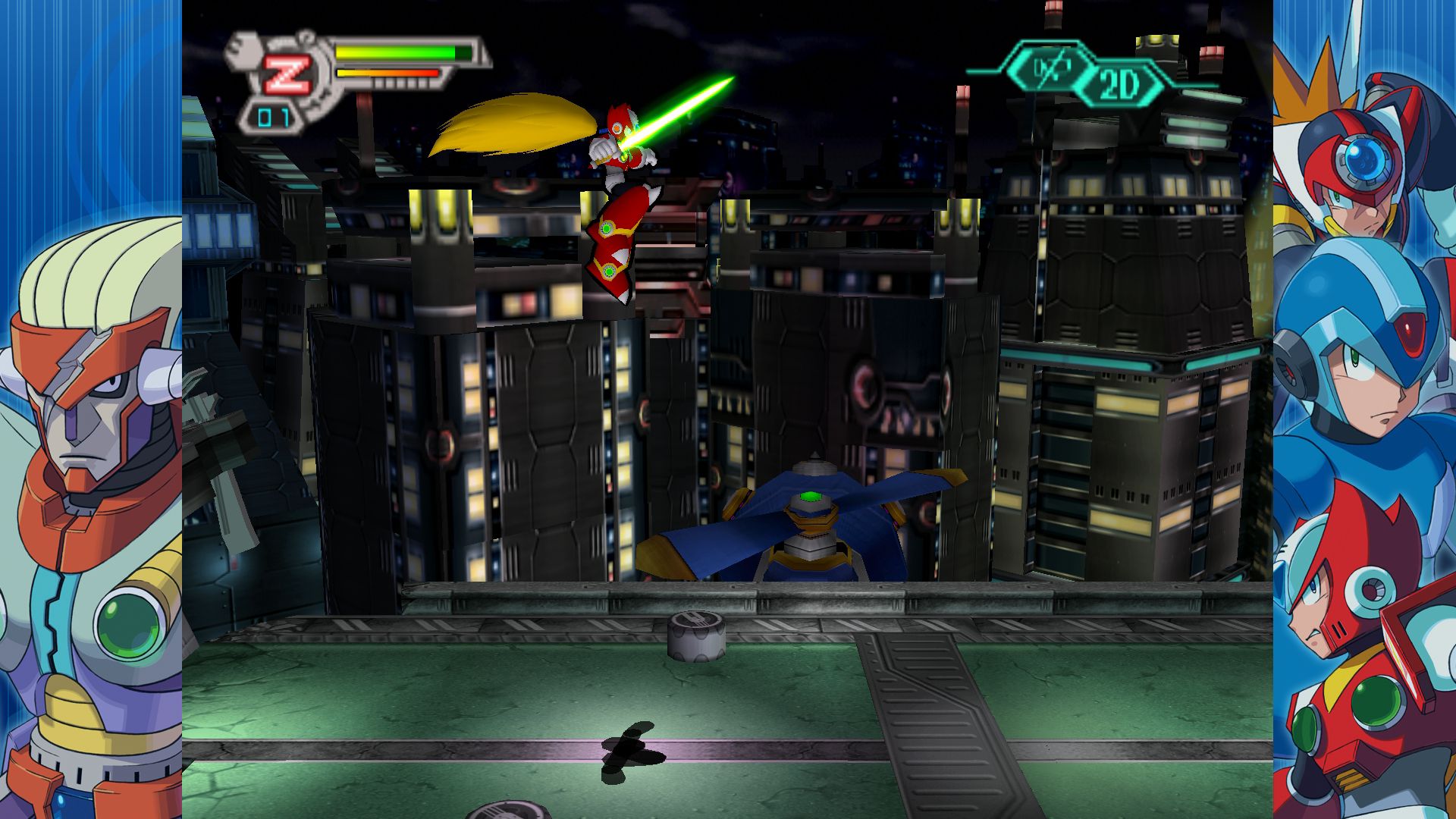This screenshot has width=1456, height=819.
Task: Open the weapon gauge below the health bar
Action: click(x=387, y=74)
